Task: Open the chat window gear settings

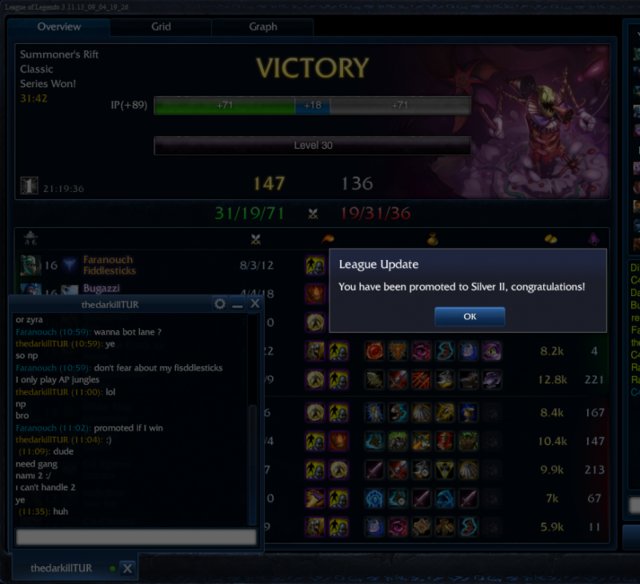Action: tap(220, 303)
